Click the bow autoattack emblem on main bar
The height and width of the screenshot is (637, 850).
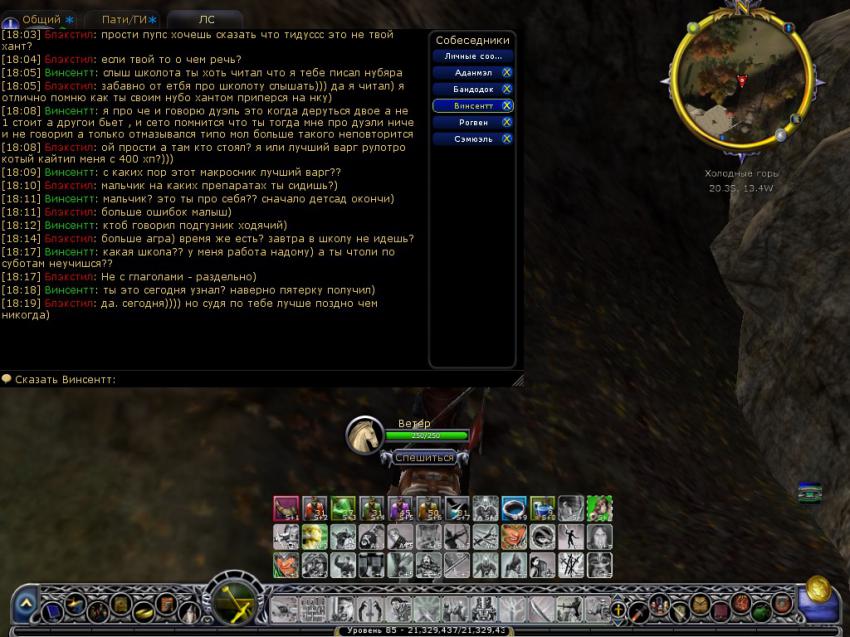click(238, 600)
